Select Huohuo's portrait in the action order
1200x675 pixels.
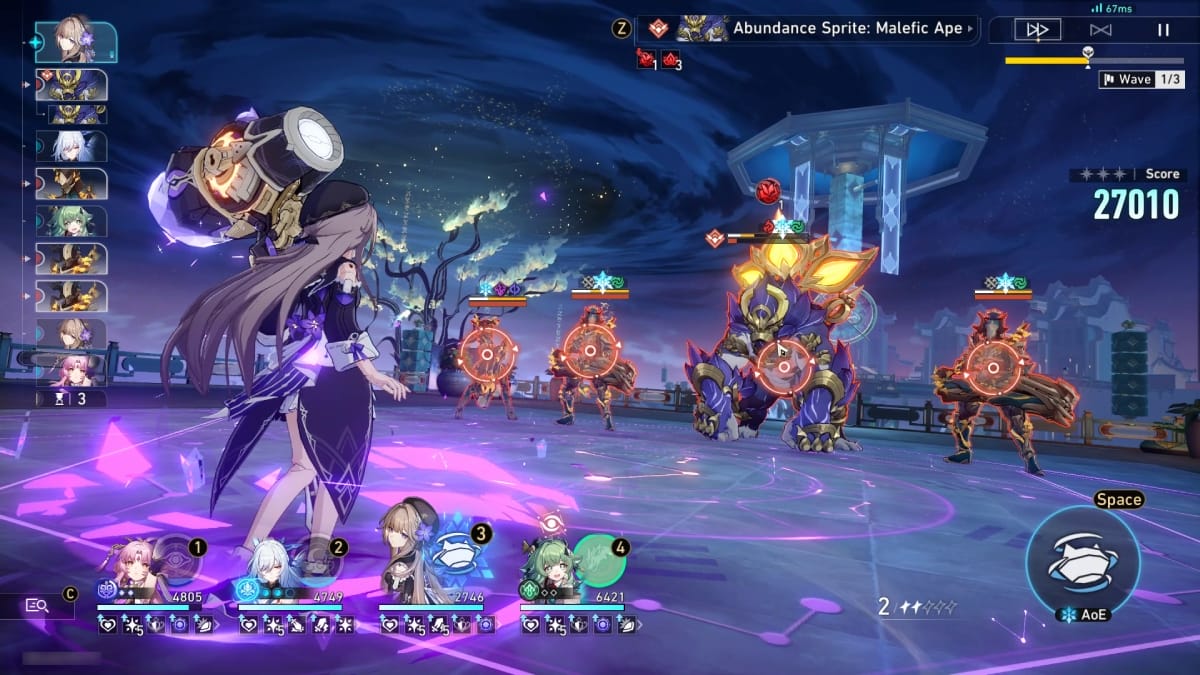pyautogui.click(x=72, y=221)
